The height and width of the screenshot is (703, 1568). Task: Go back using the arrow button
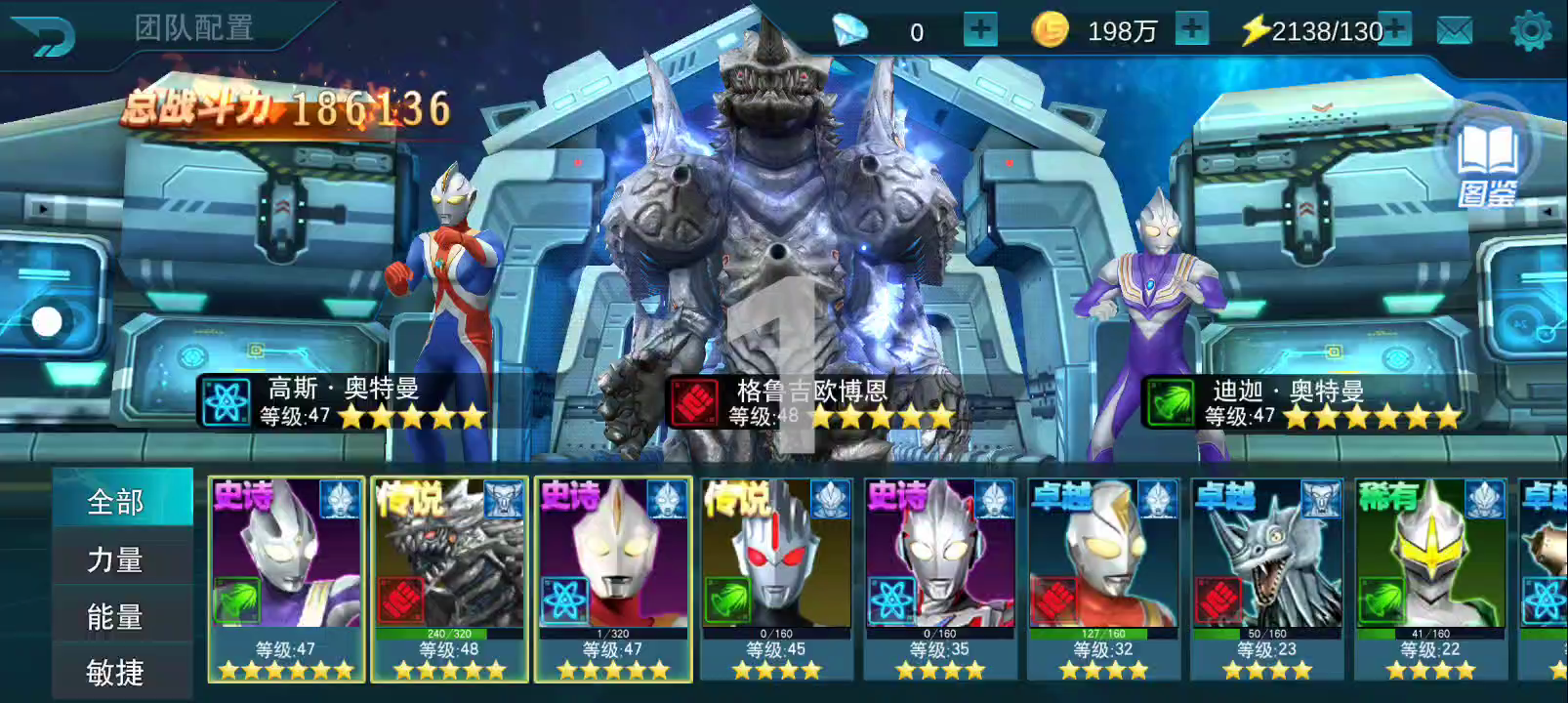click(x=43, y=37)
